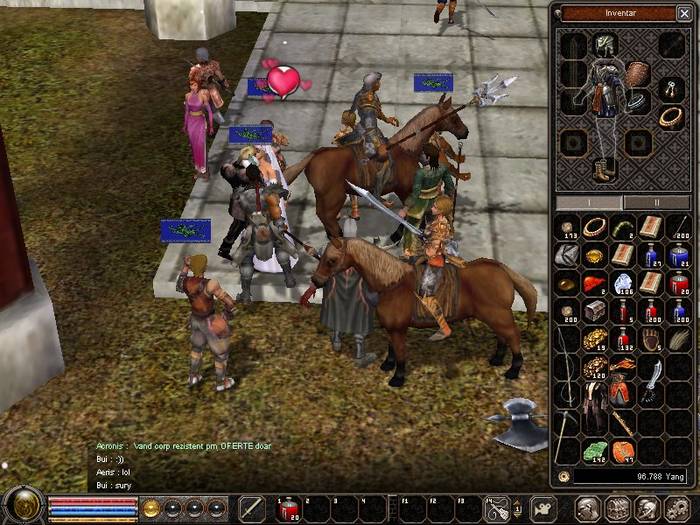Select the equipped helmet slot

pos(606,45)
